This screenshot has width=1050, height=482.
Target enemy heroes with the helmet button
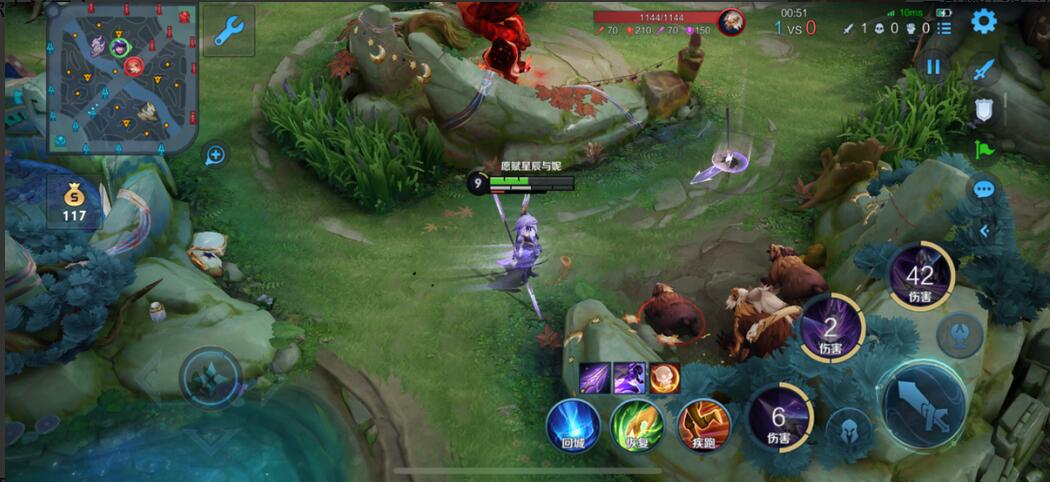(849, 431)
